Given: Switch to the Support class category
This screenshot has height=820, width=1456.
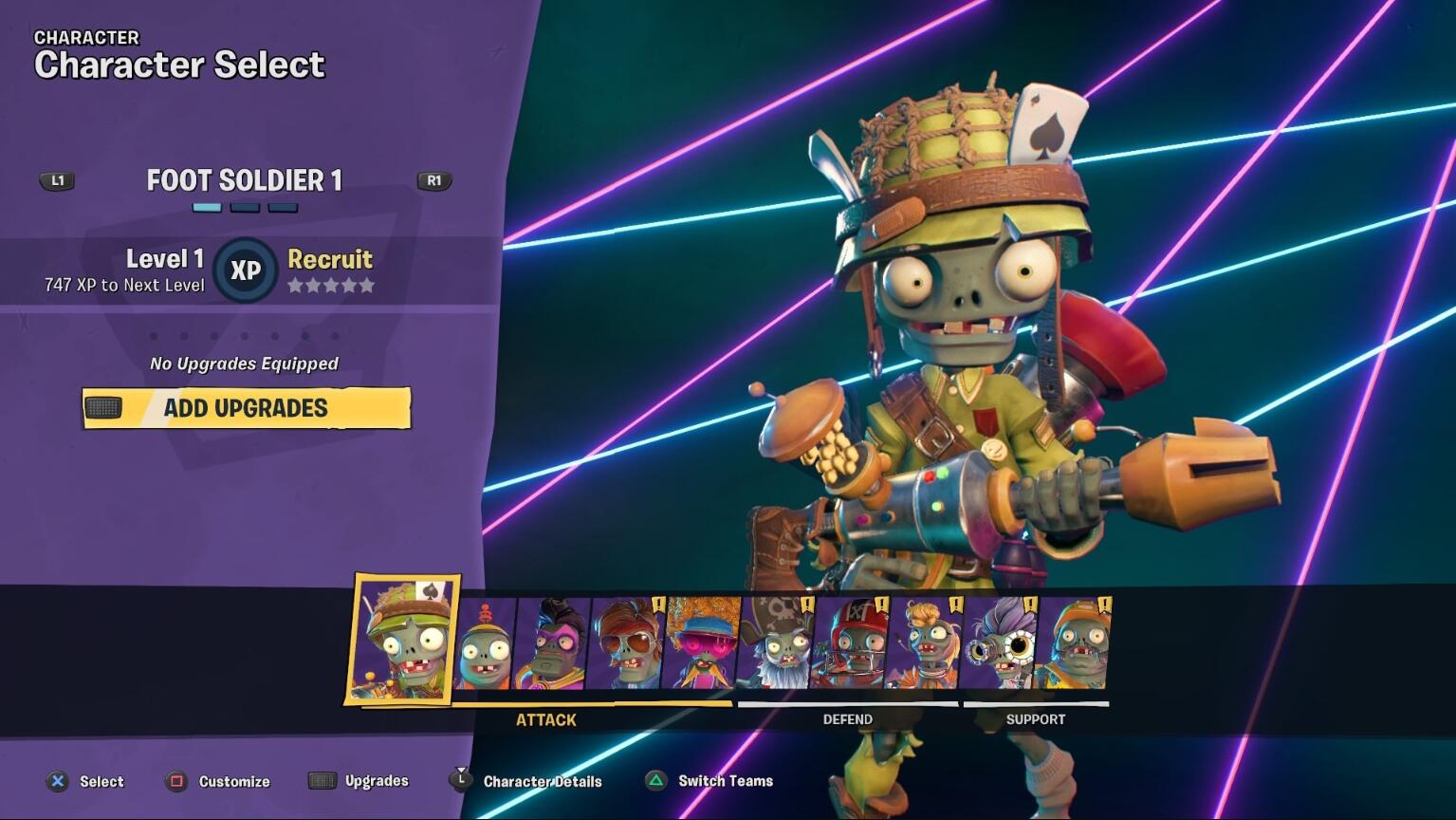Looking at the screenshot, I should (x=1035, y=719).
